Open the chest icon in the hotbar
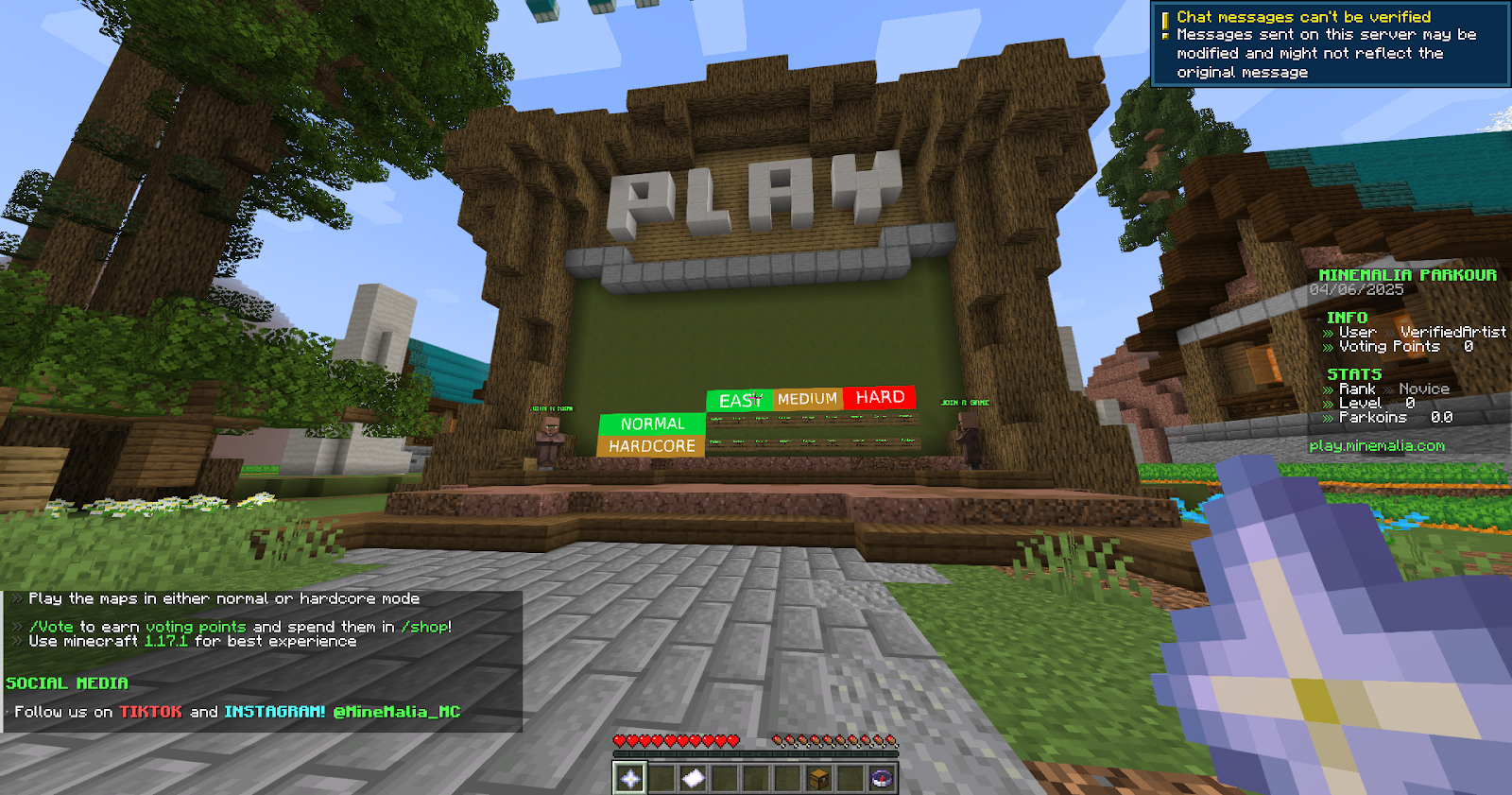Viewport: 1512px width, 795px height. [821, 780]
